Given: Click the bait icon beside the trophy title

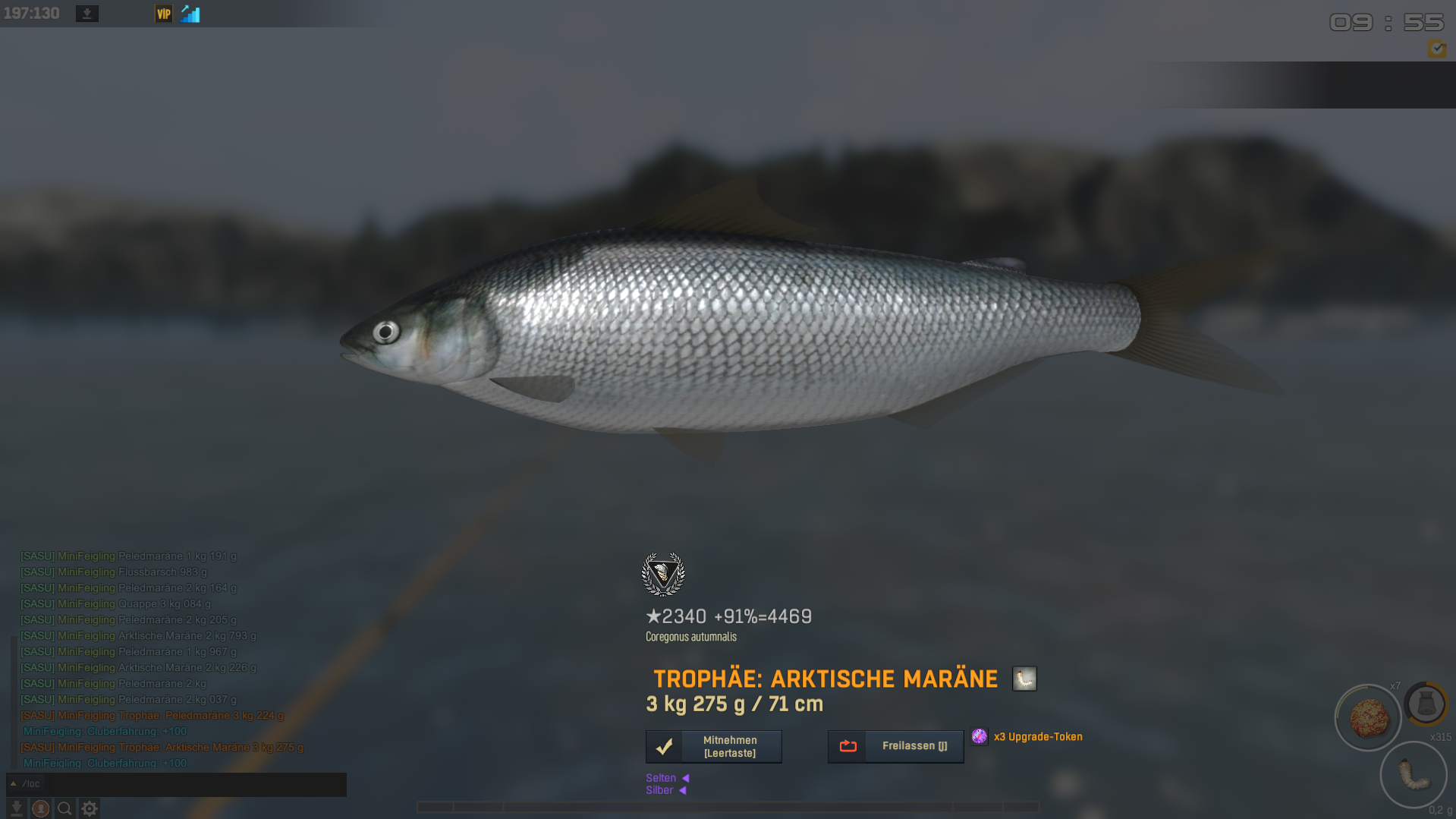Looking at the screenshot, I should click(1024, 679).
